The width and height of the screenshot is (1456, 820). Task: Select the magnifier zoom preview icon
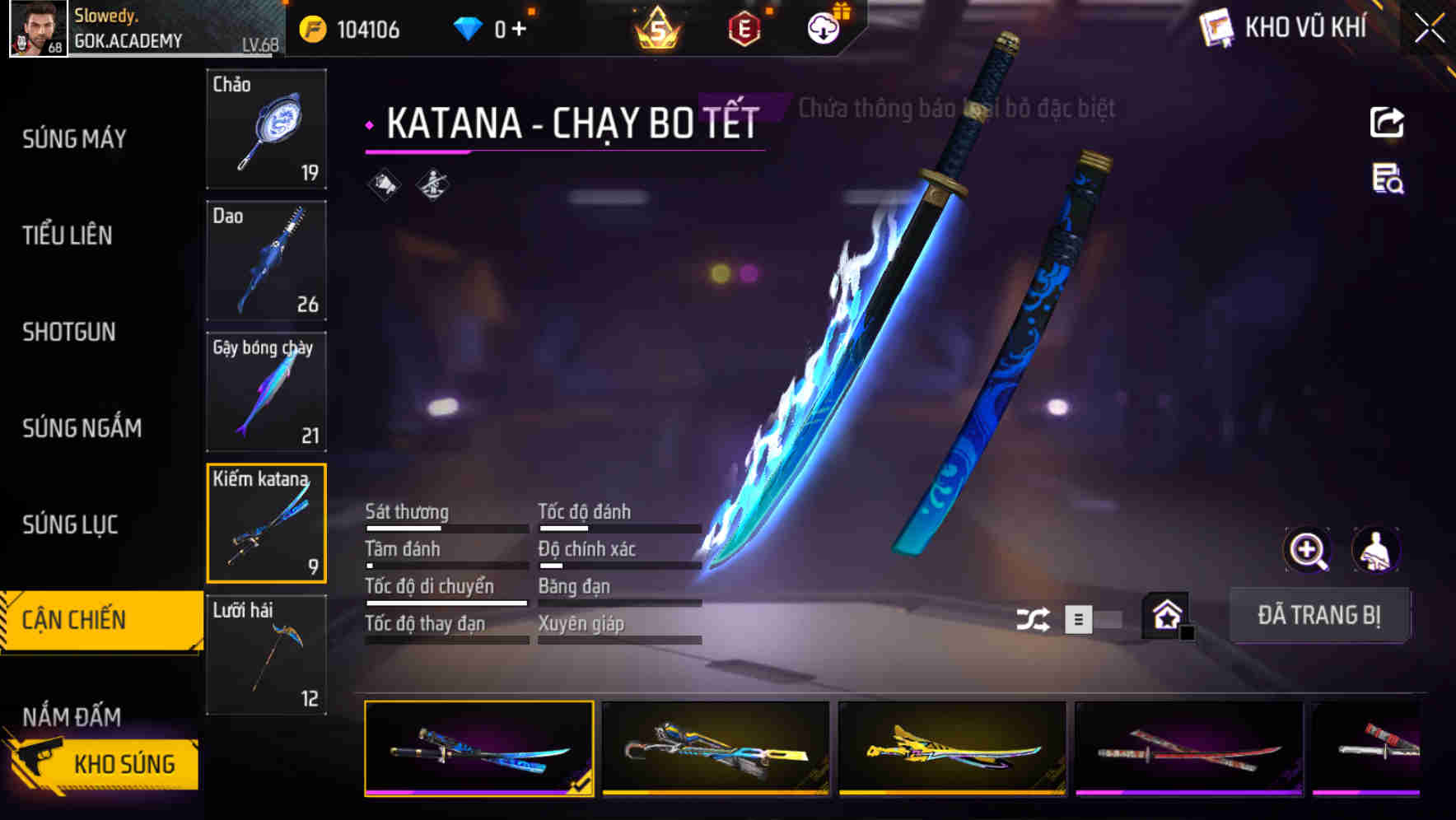pyautogui.click(x=1308, y=550)
